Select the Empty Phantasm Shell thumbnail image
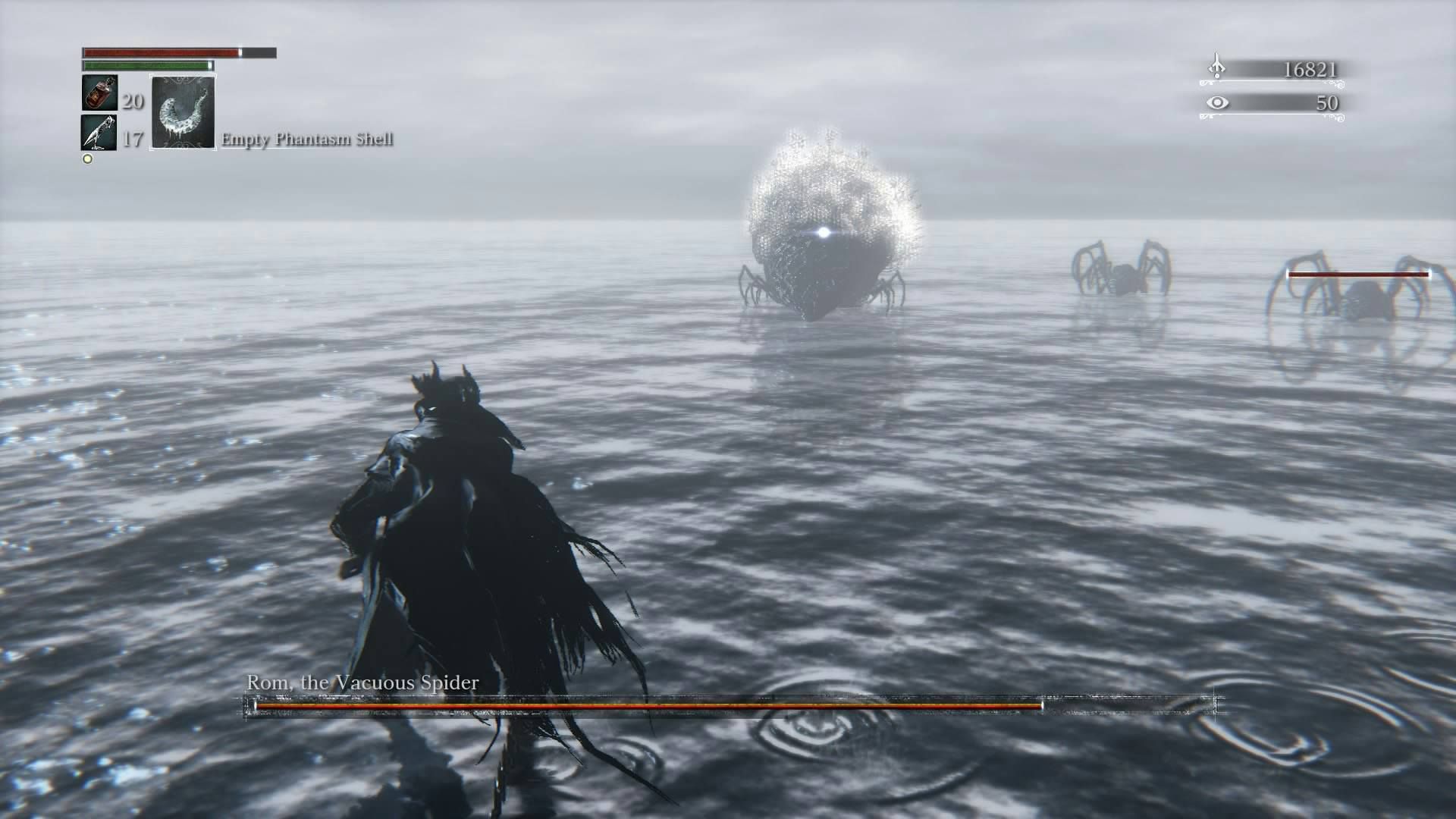1456x819 pixels. (182, 114)
